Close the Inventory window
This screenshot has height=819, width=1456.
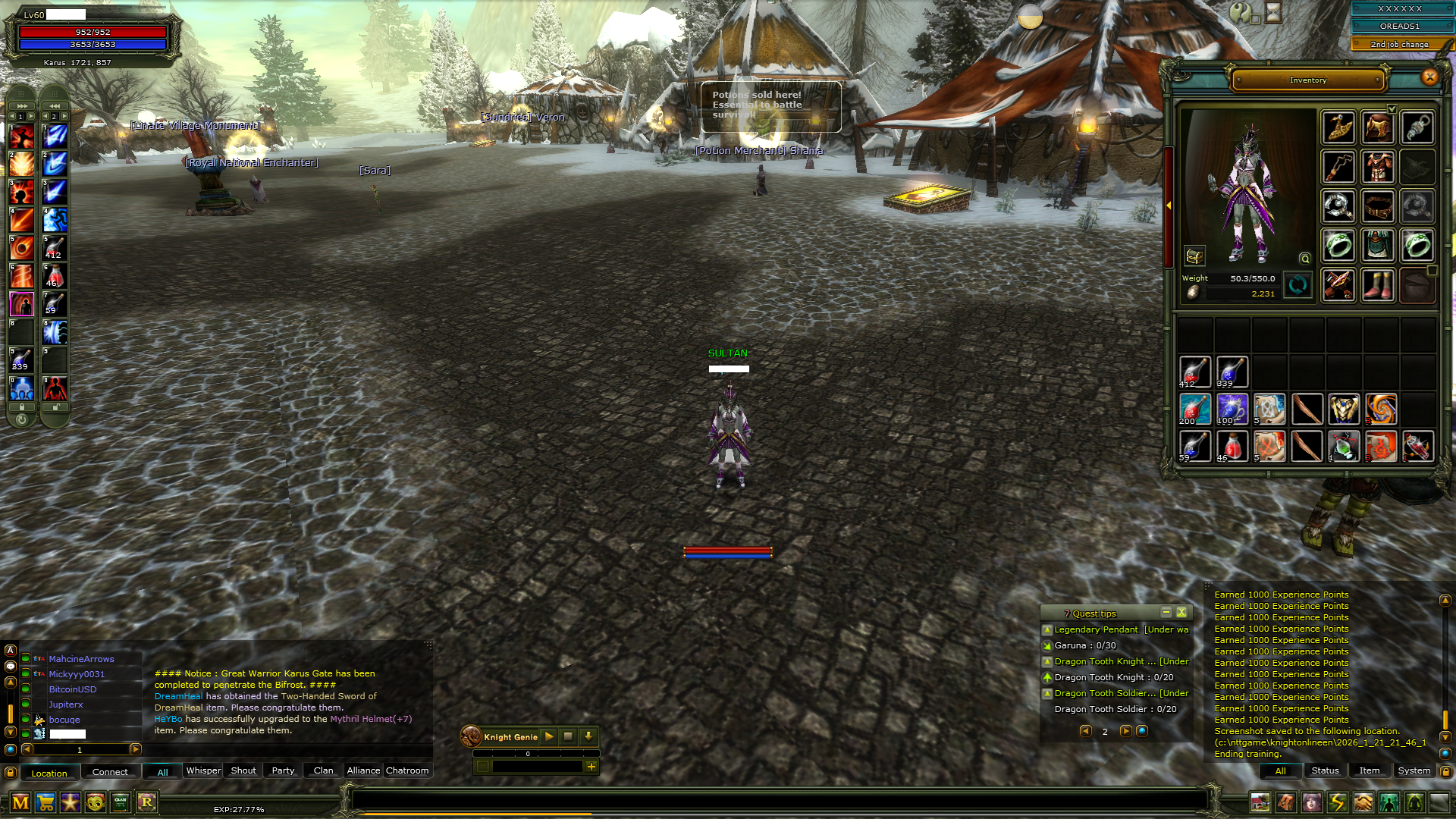tap(1429, 77)
